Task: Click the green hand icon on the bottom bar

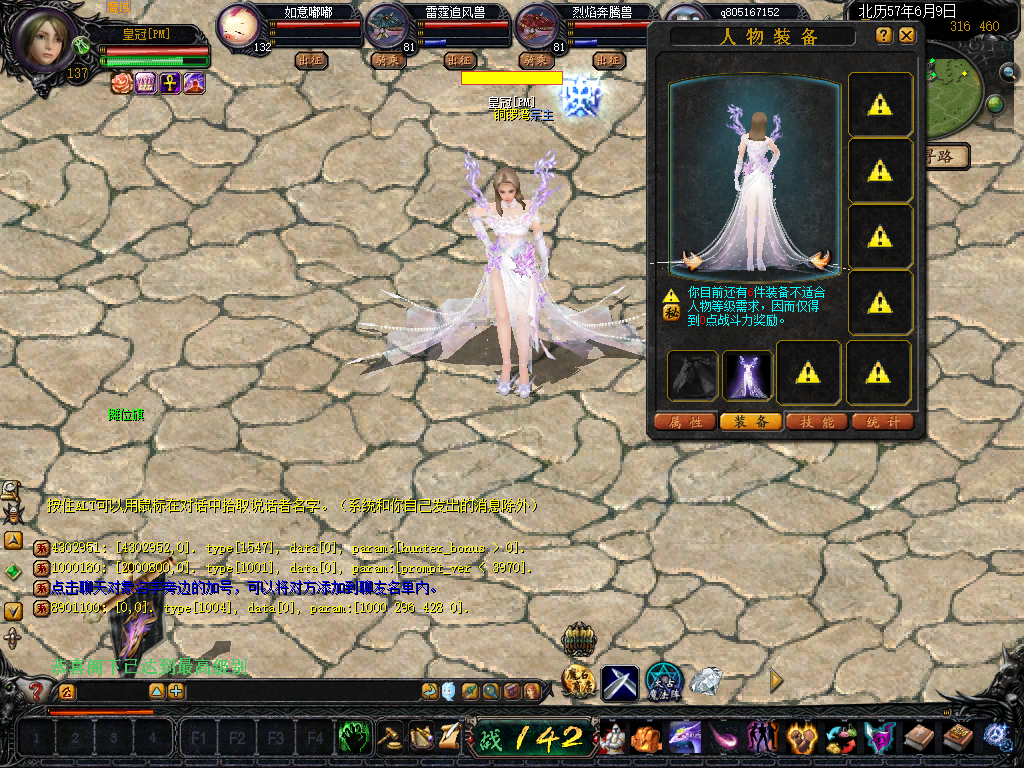Action: pos(354,738)
